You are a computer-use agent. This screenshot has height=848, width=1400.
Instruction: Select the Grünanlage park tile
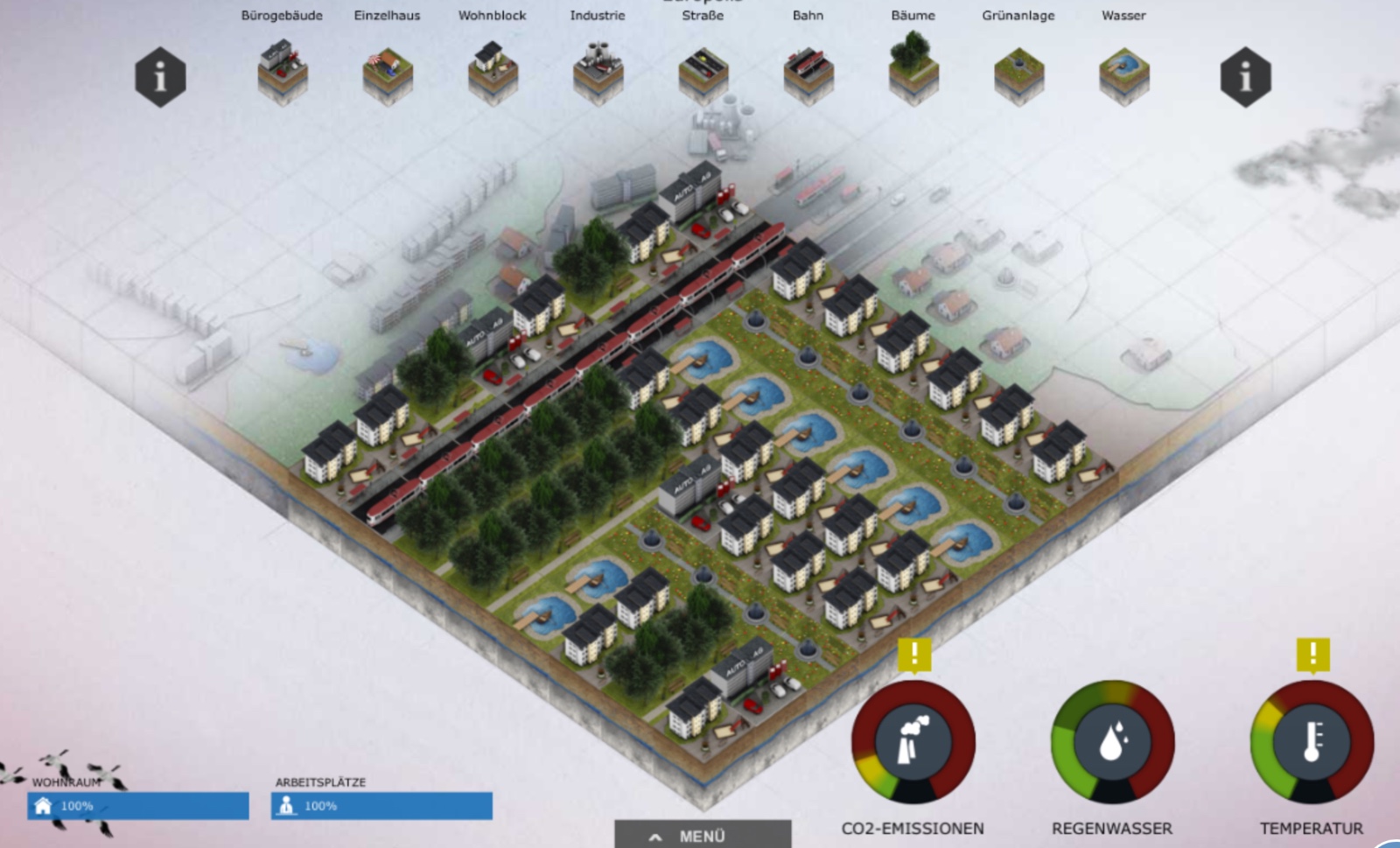pyautogui.click(x=1018, y=75)
